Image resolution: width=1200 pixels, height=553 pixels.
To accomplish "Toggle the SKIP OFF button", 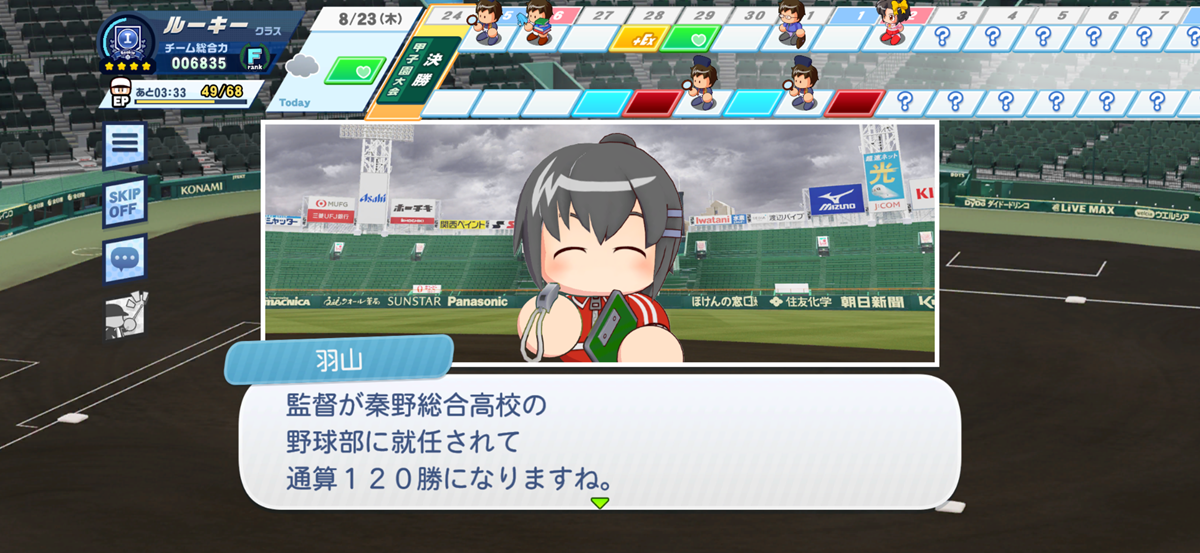I will tap(125, 203).
